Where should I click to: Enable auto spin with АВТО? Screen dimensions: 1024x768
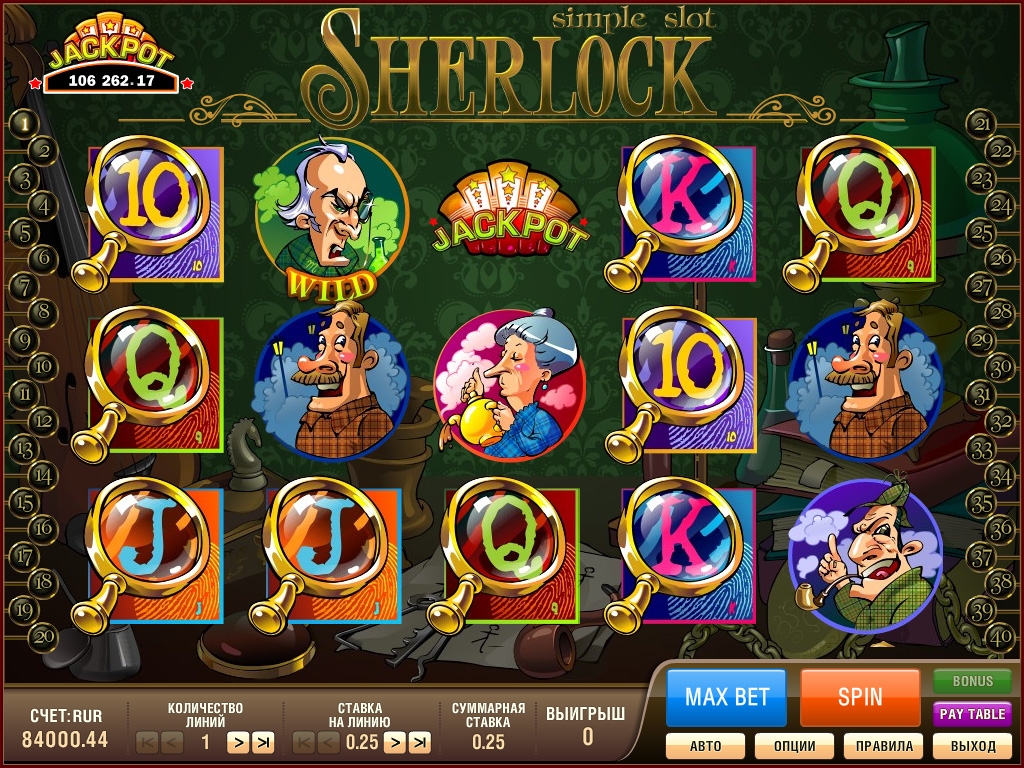tap(705, 746)
